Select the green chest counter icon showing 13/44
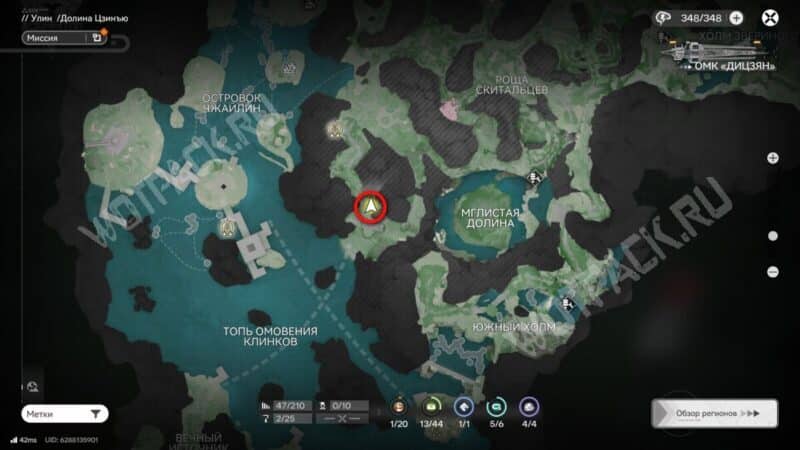 pos(432,406)
